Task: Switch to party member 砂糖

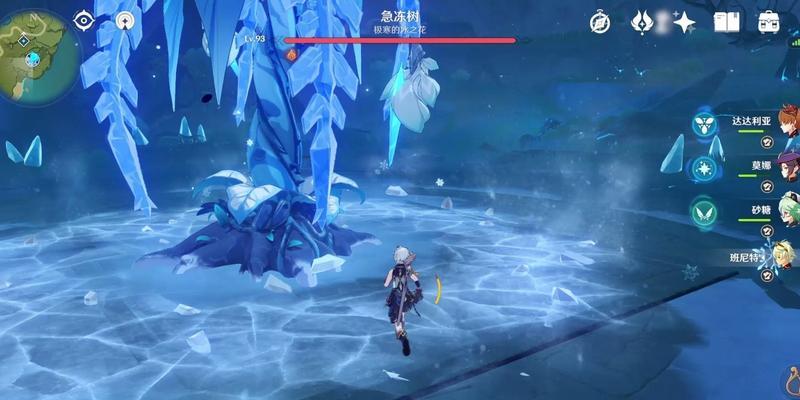Action: click(761, 213)
